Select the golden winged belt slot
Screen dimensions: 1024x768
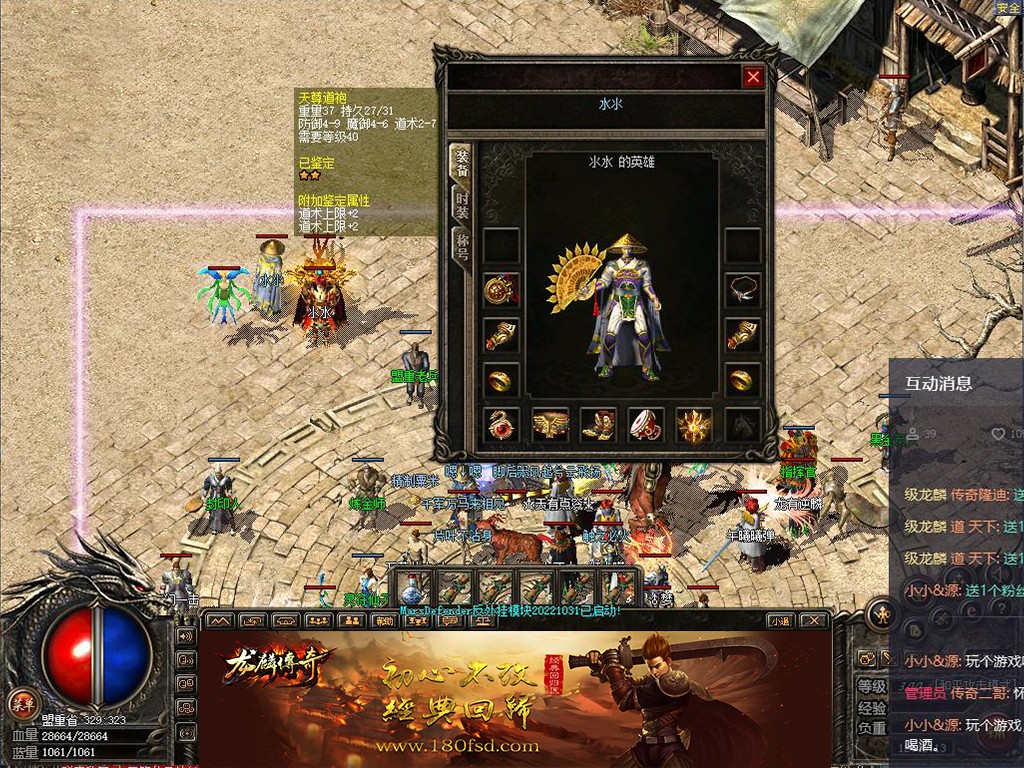click(x=549, y=424)
